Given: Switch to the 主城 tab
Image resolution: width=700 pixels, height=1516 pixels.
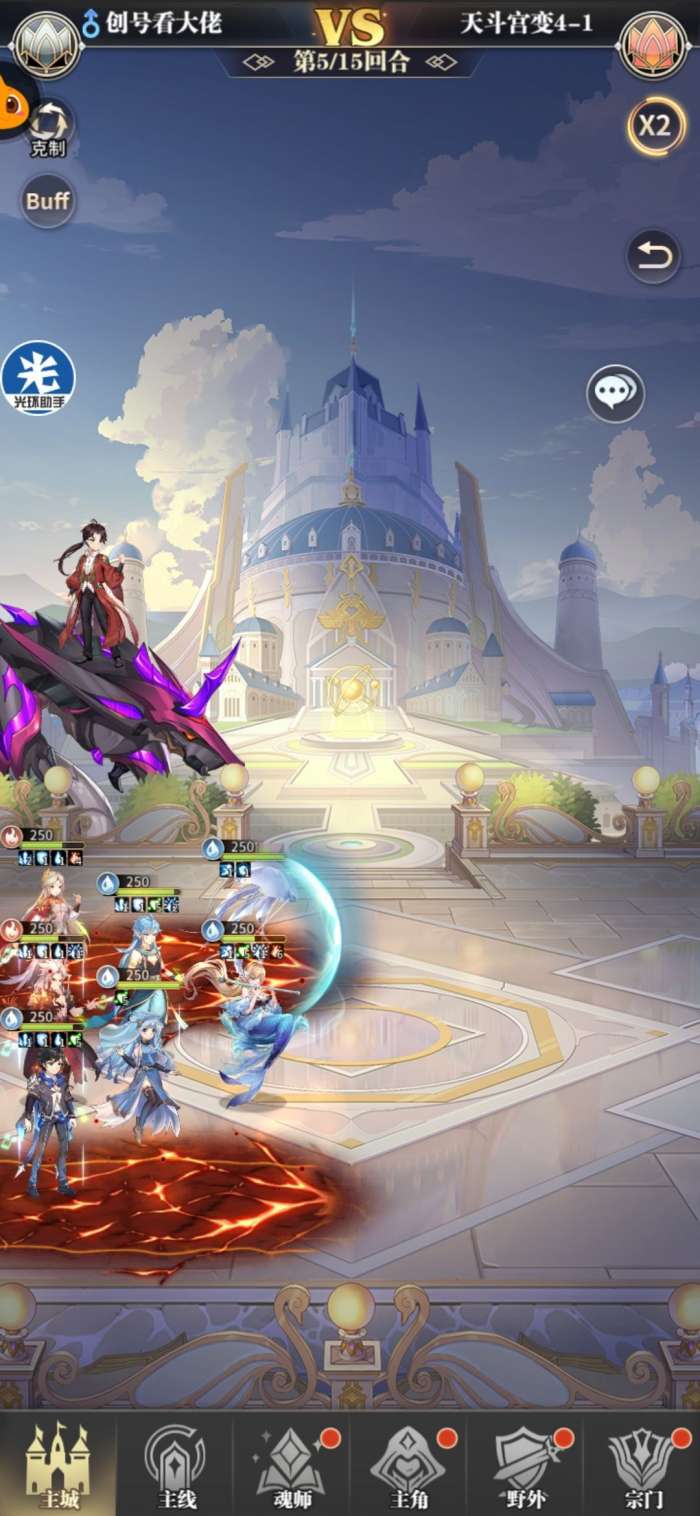Looking at the screenshot, I should 57,1464.
